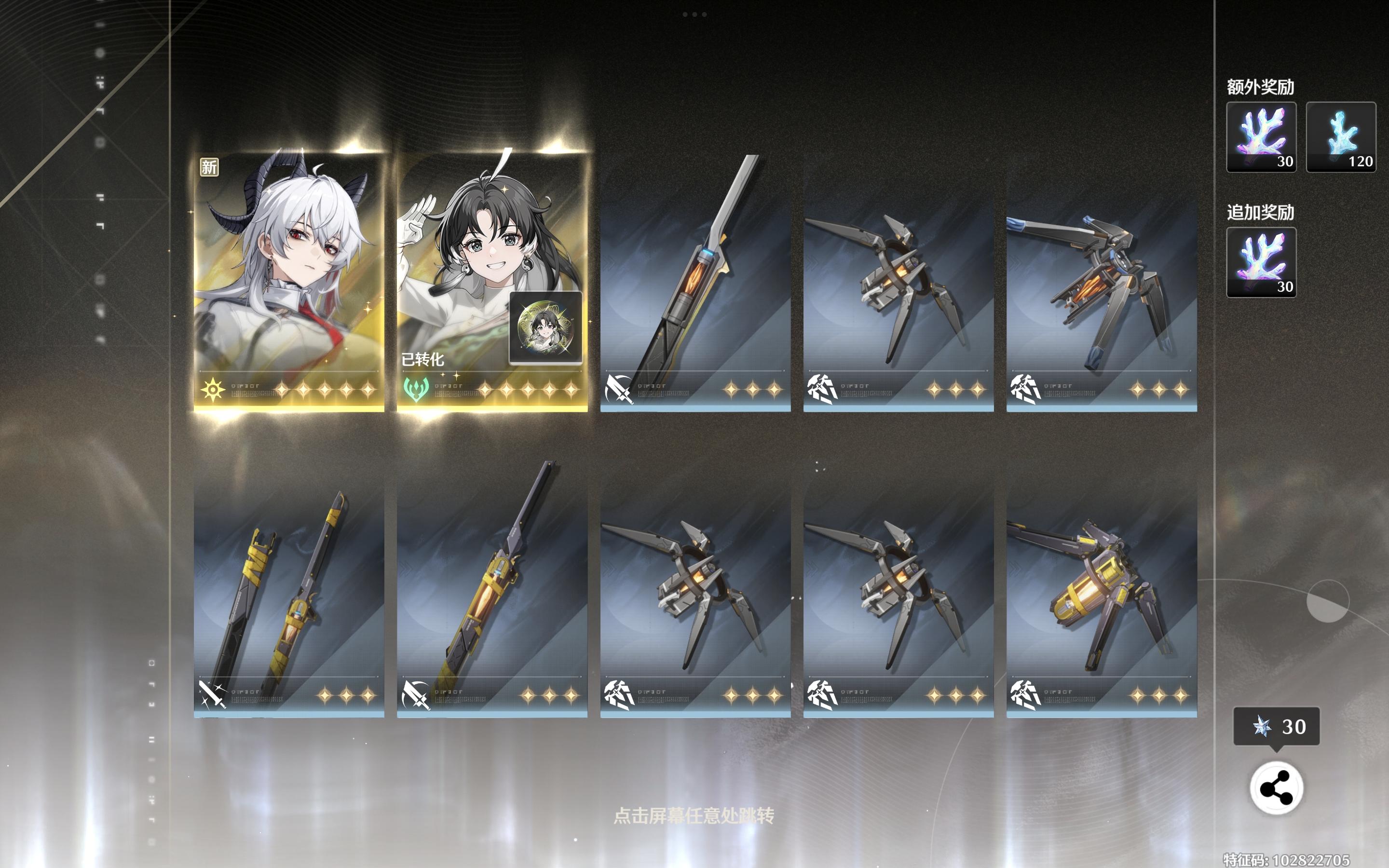Click the blue coral icon showing 120
The height and width of the screenshot is (868, 1389).
[1341, 136]
